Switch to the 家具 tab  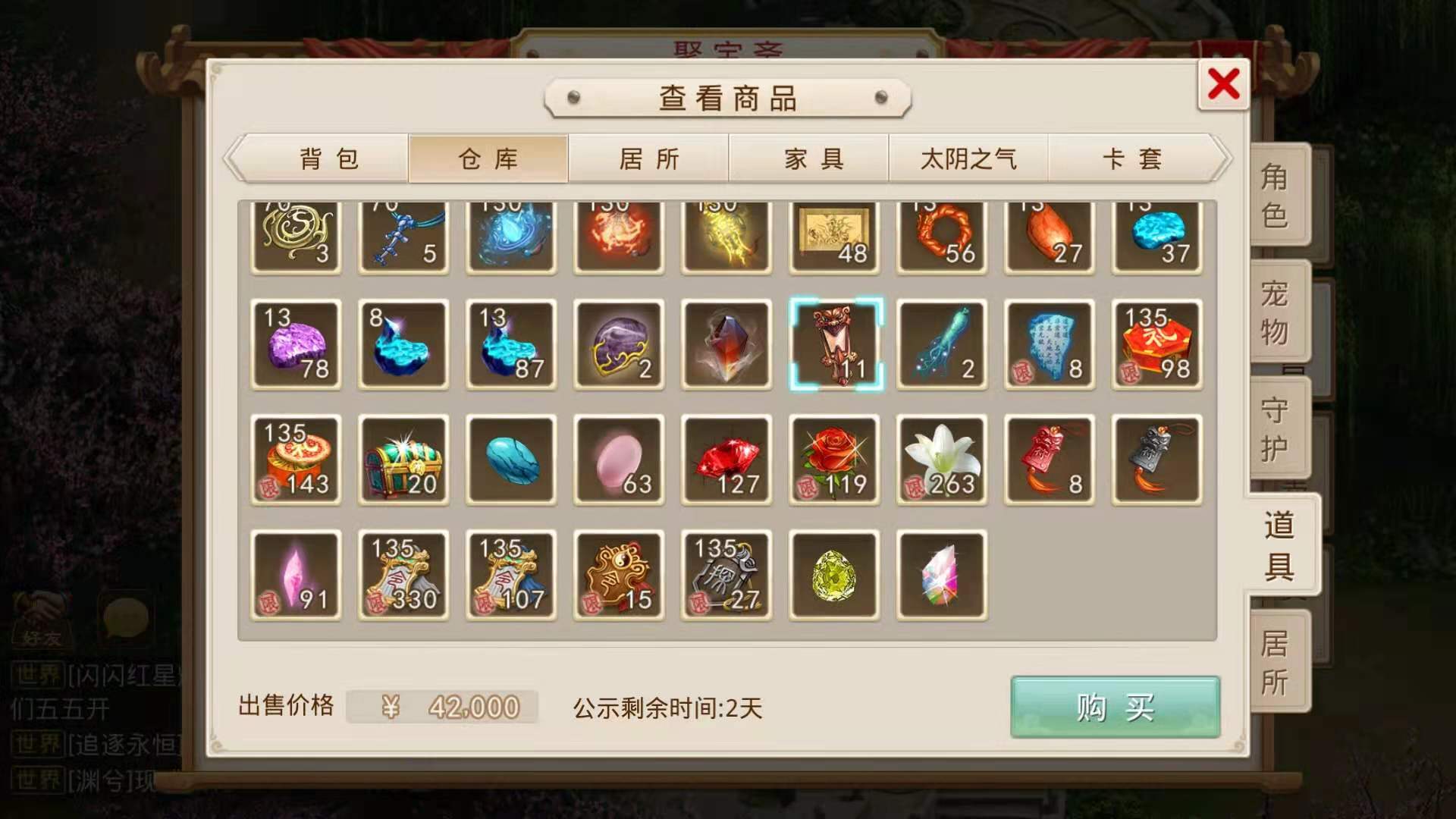808,158
